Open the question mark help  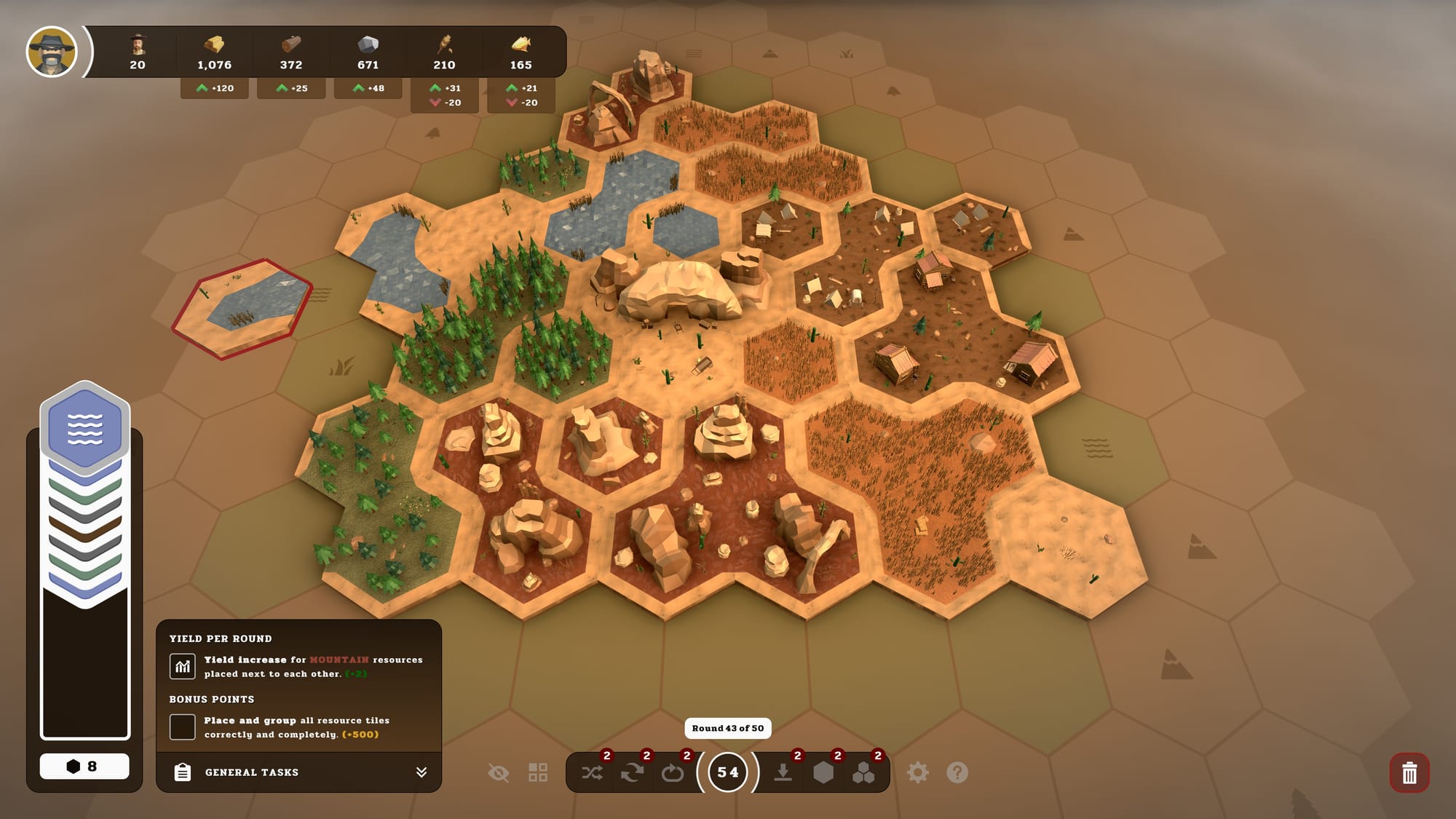(957, 772)
